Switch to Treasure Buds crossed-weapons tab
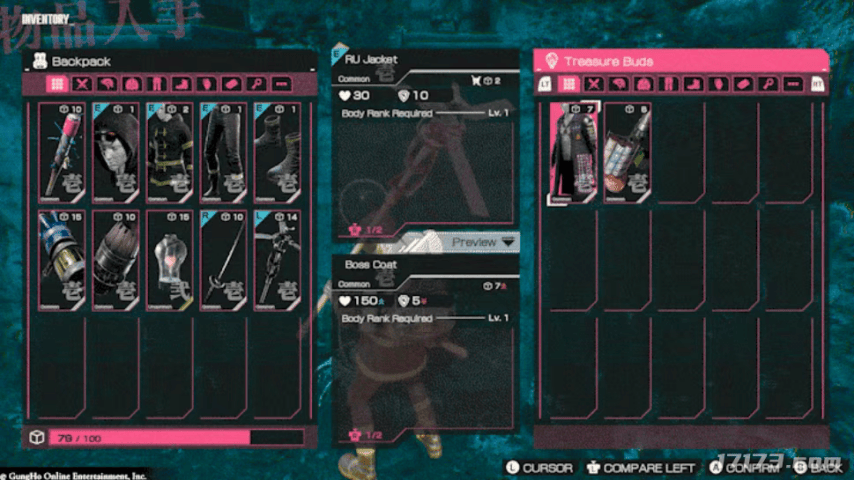 click(594, 85)
